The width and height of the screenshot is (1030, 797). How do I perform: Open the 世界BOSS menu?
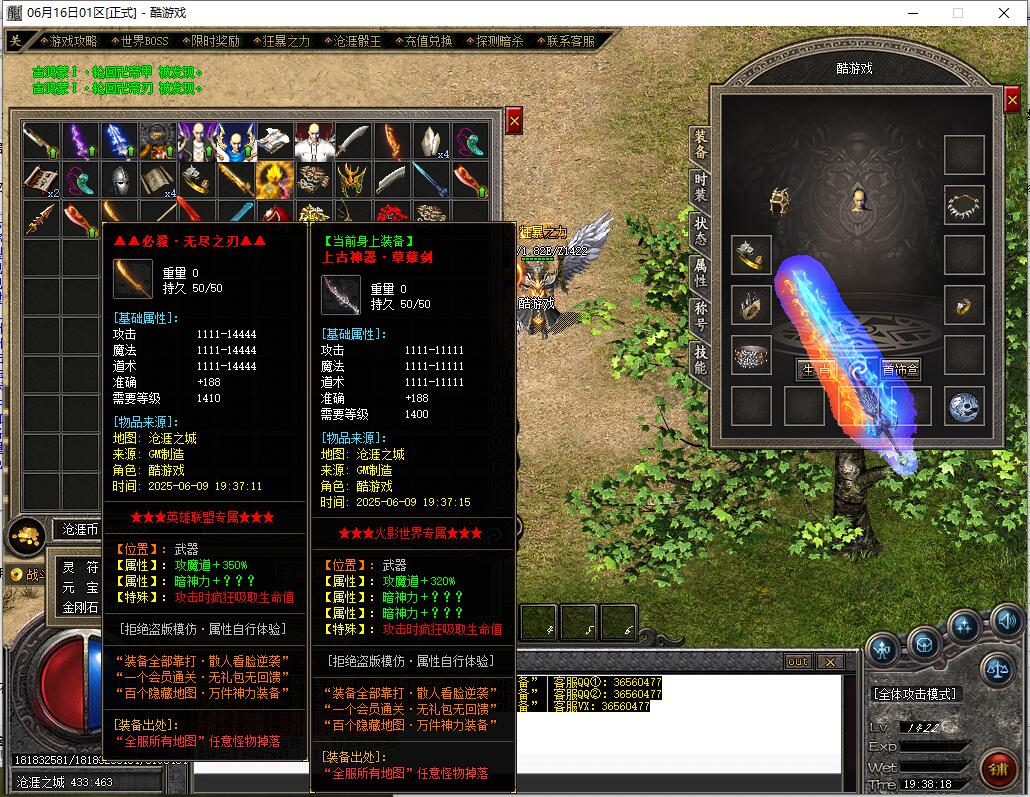(144, 41)
